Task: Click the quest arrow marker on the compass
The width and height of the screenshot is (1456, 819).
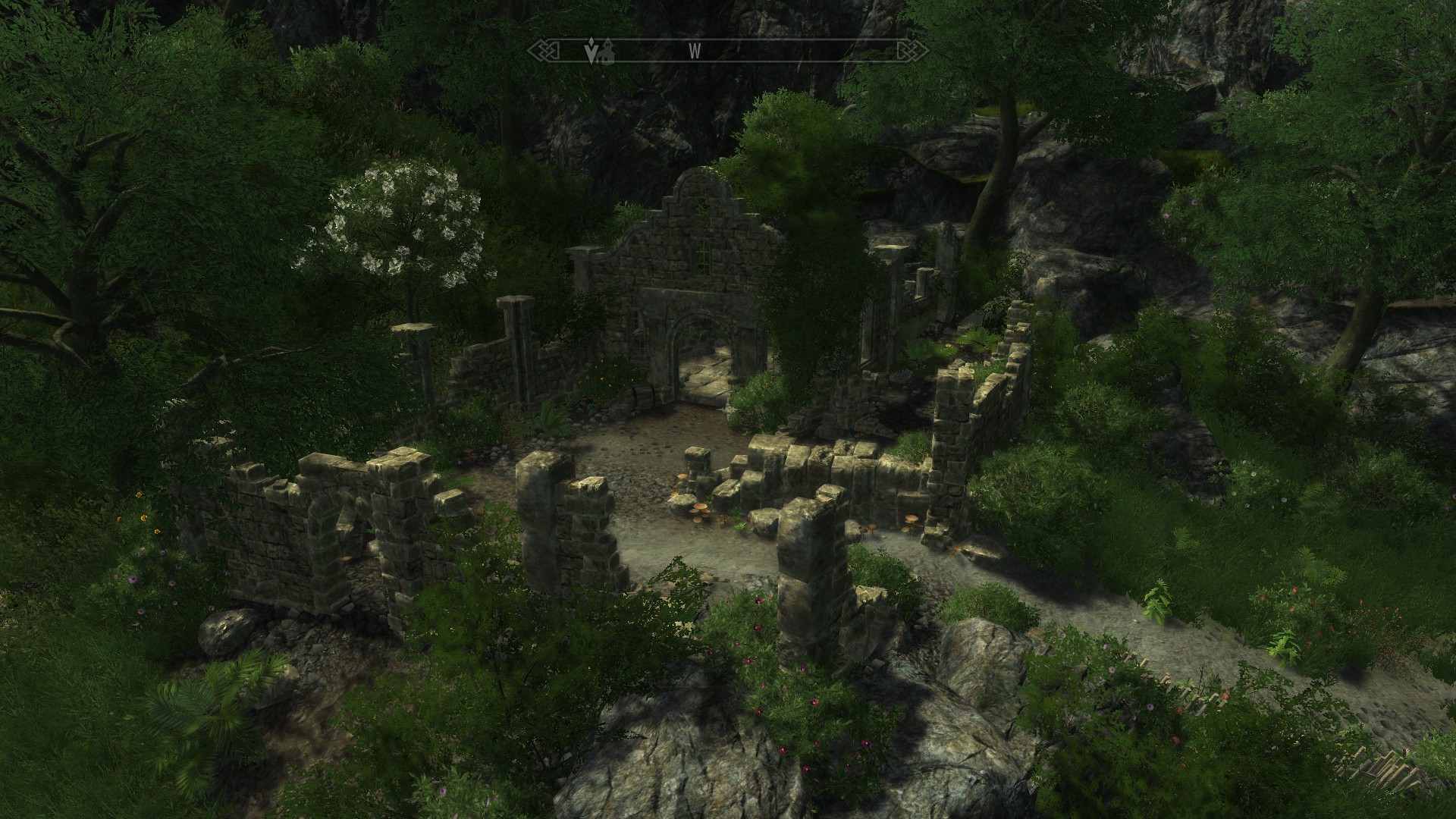Action: click(591, 51)
